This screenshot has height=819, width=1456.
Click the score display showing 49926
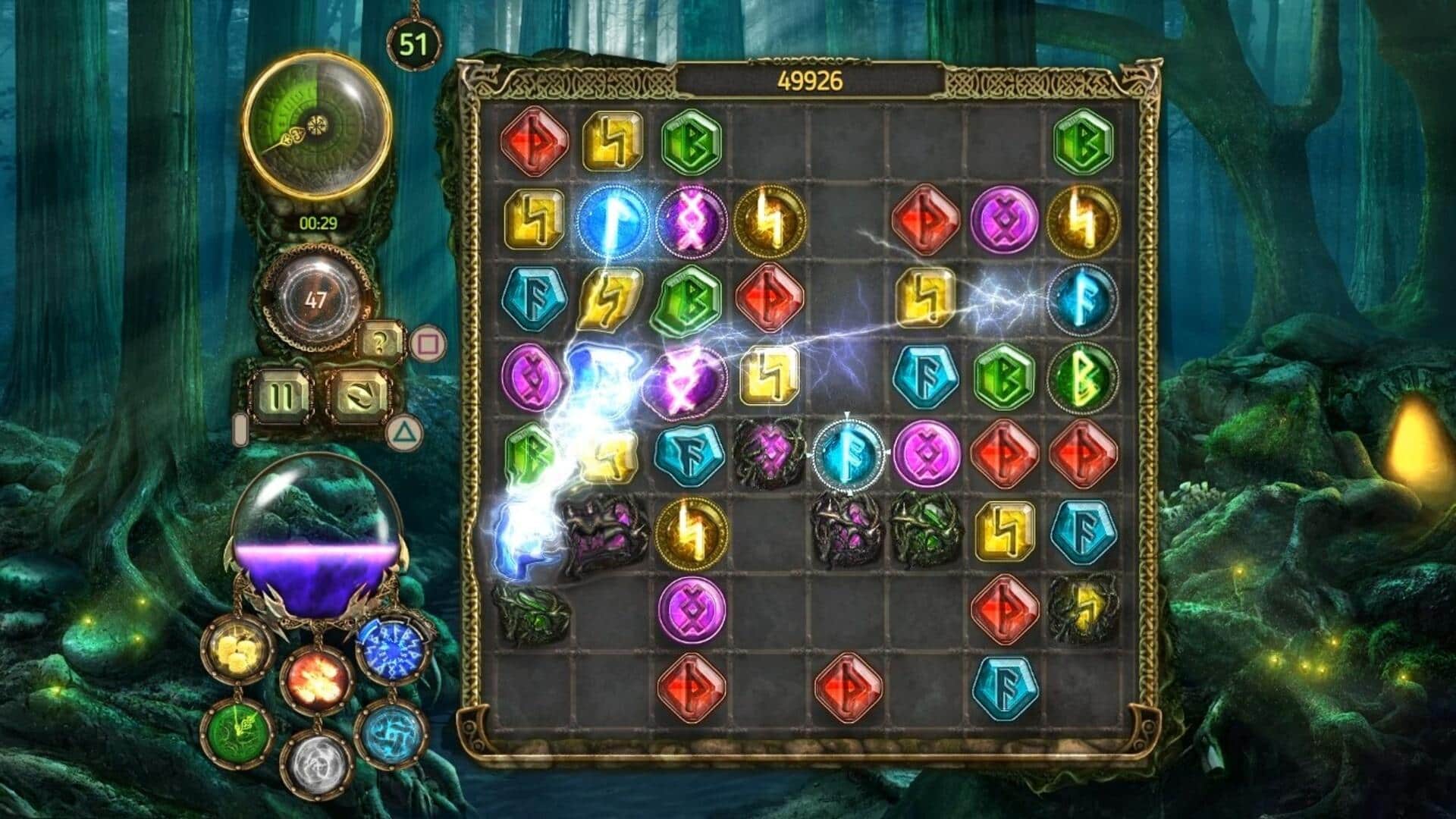point(811,80)
